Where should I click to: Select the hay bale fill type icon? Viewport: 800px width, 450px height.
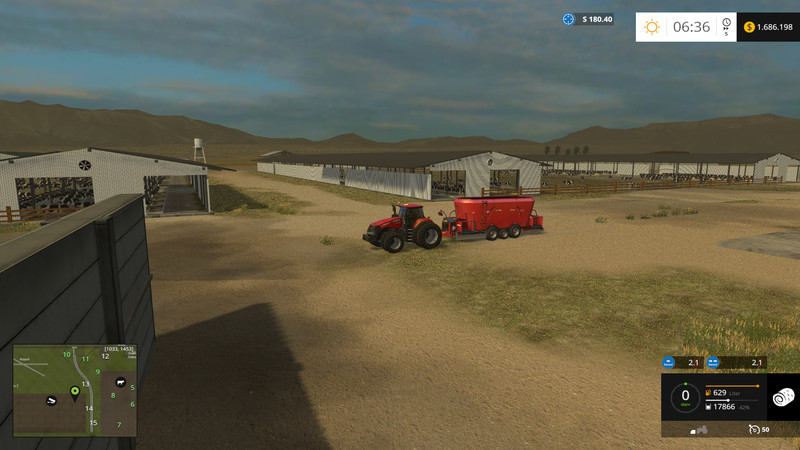point(783,397)
